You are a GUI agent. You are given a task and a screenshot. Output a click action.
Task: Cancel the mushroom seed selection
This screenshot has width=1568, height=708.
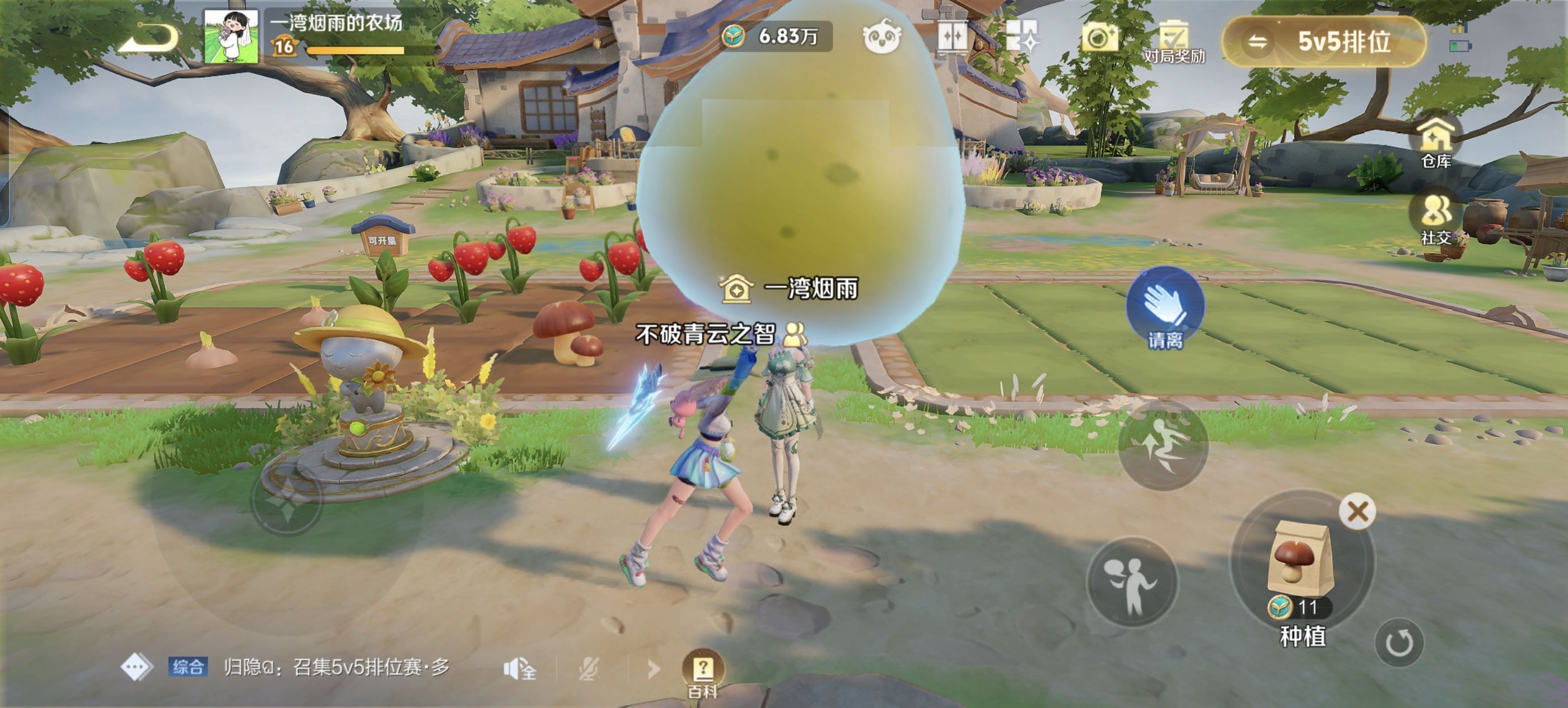(x=1357, y=511)
